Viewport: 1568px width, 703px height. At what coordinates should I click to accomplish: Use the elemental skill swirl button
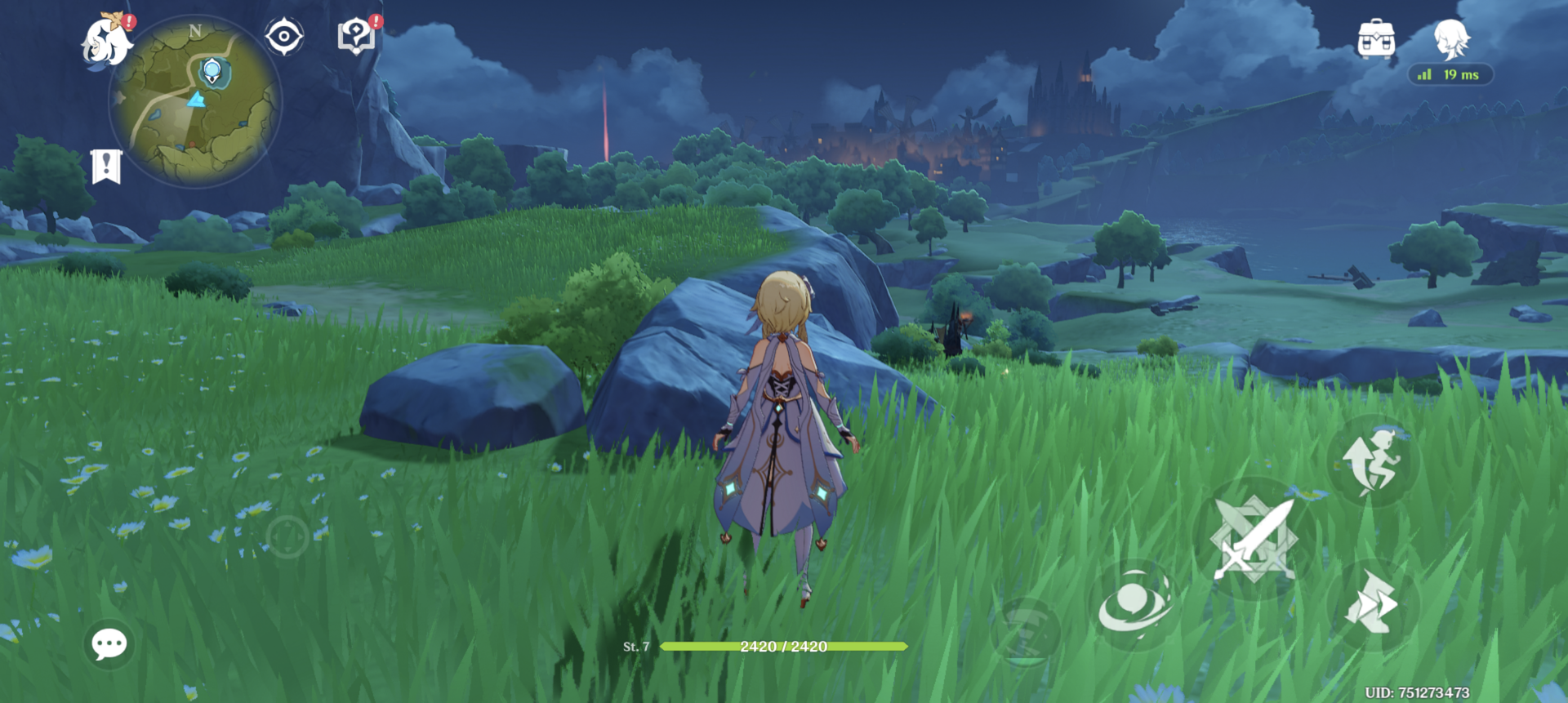[1134, 605]
